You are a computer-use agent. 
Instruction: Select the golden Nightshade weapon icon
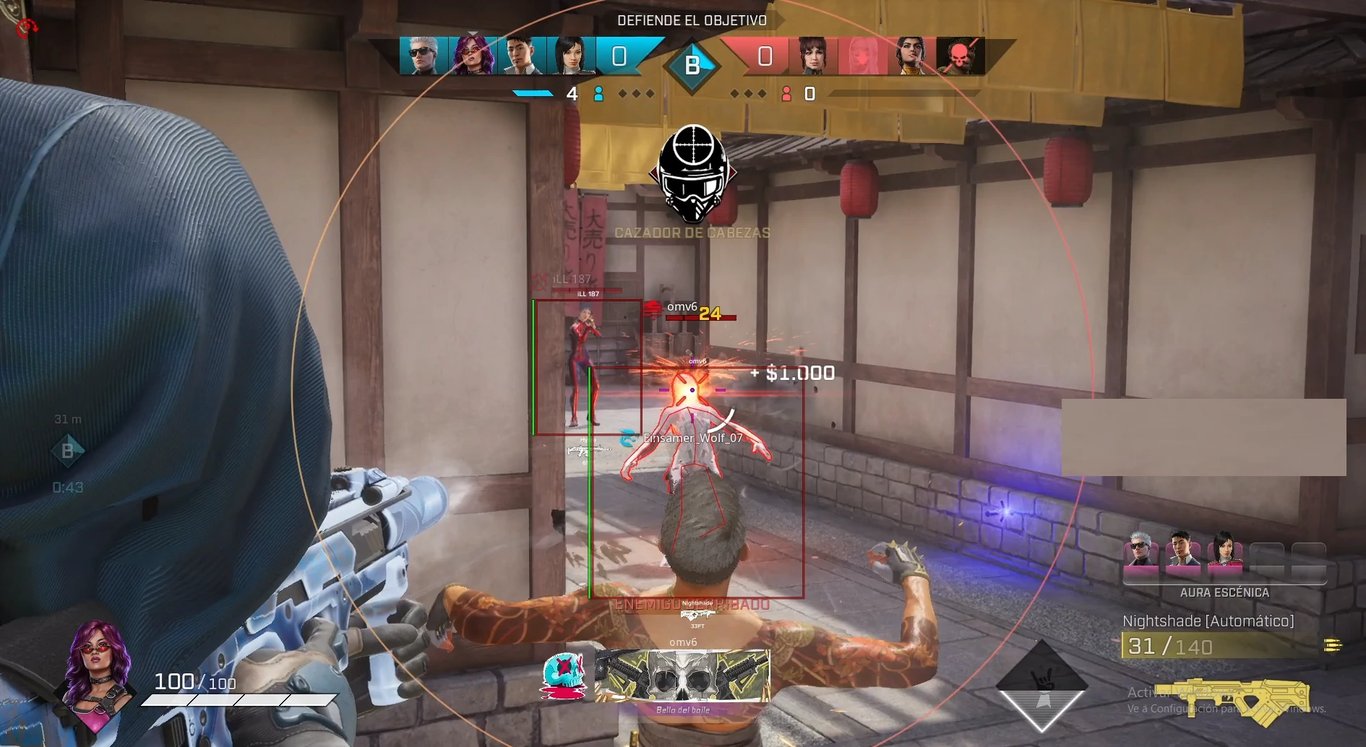(1232, 699)
